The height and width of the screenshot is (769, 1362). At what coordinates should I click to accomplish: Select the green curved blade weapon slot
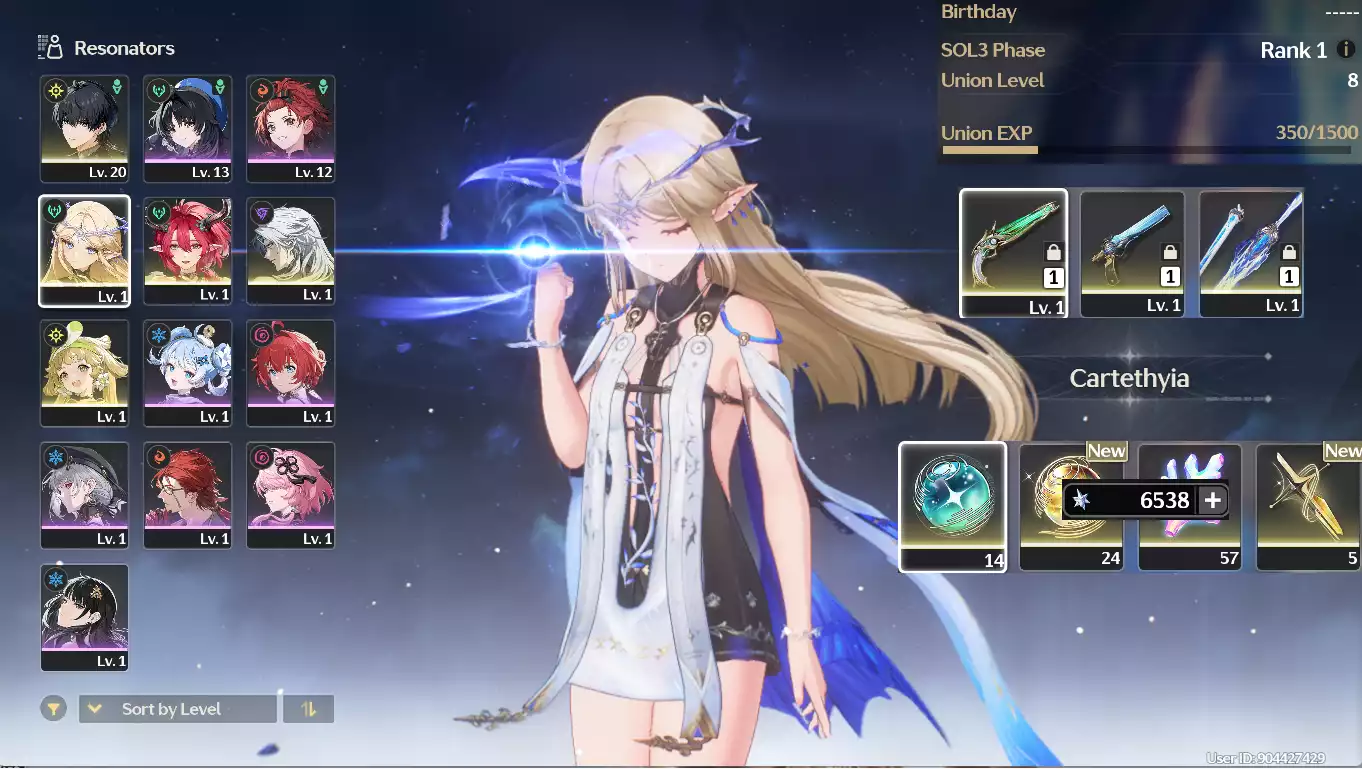pyautogui.click(x=1013, y=252)
